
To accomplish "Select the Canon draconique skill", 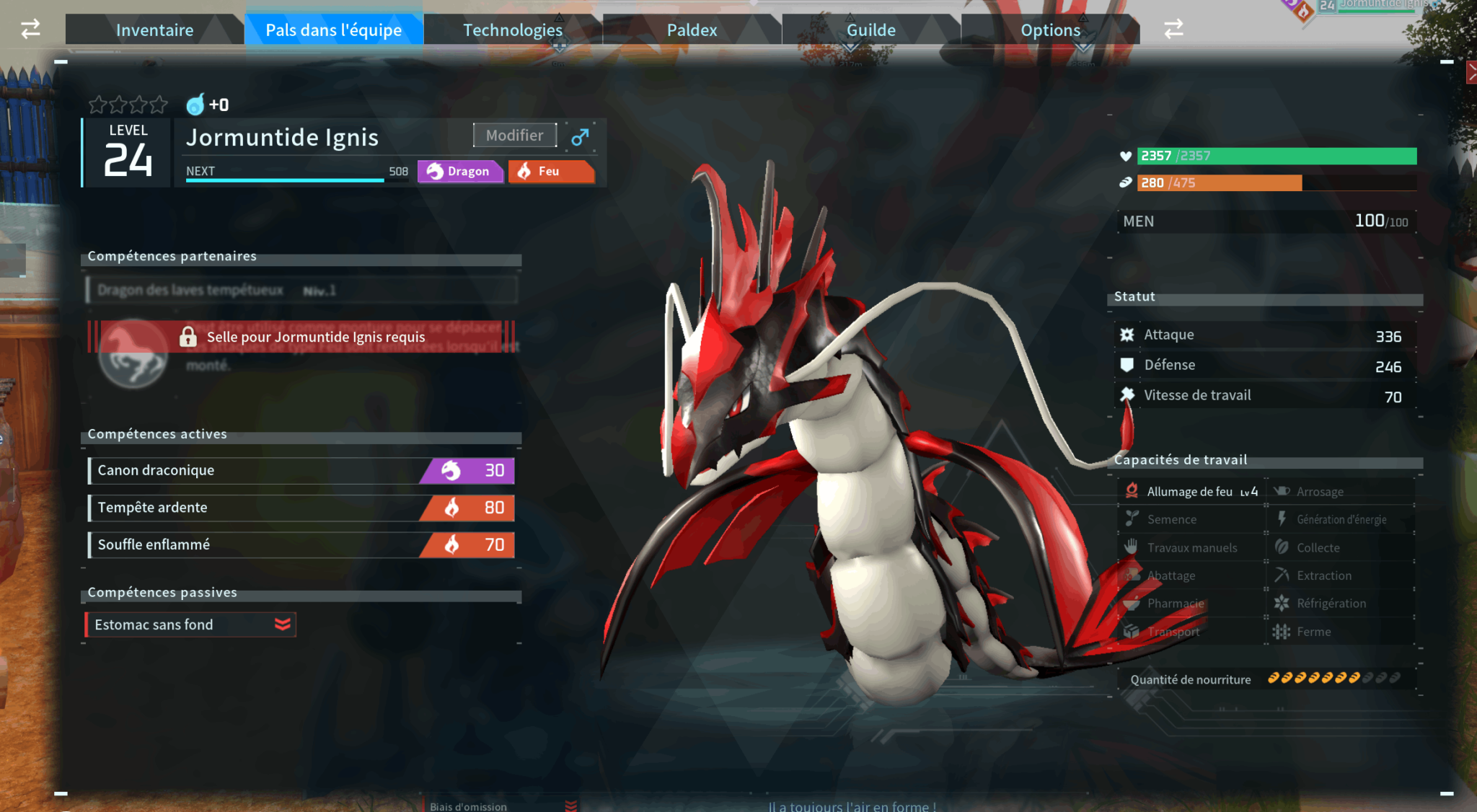I will [301, 470].
